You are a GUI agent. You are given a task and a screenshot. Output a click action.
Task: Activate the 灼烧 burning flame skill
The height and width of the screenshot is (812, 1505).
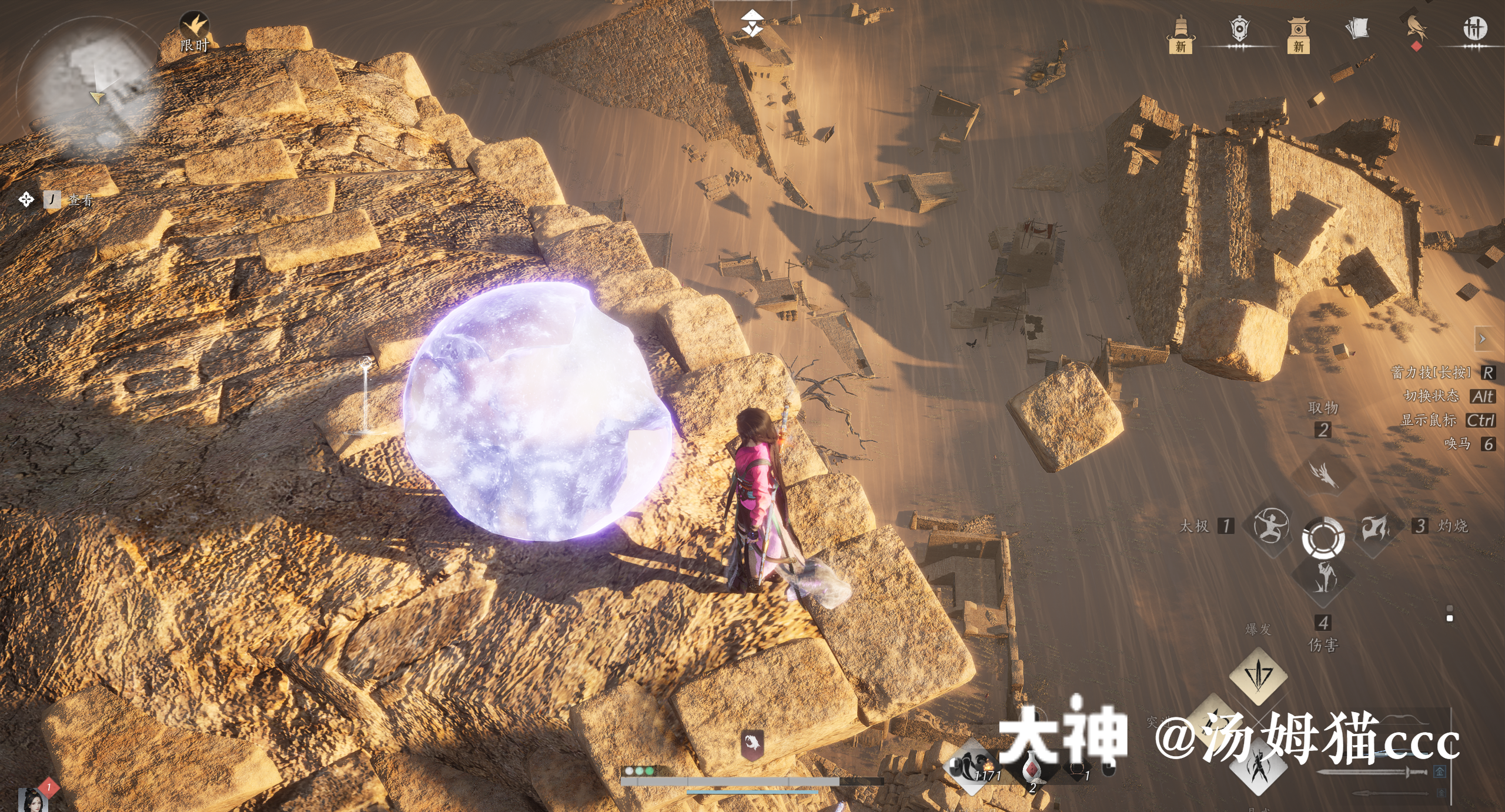click(1376, 527)
